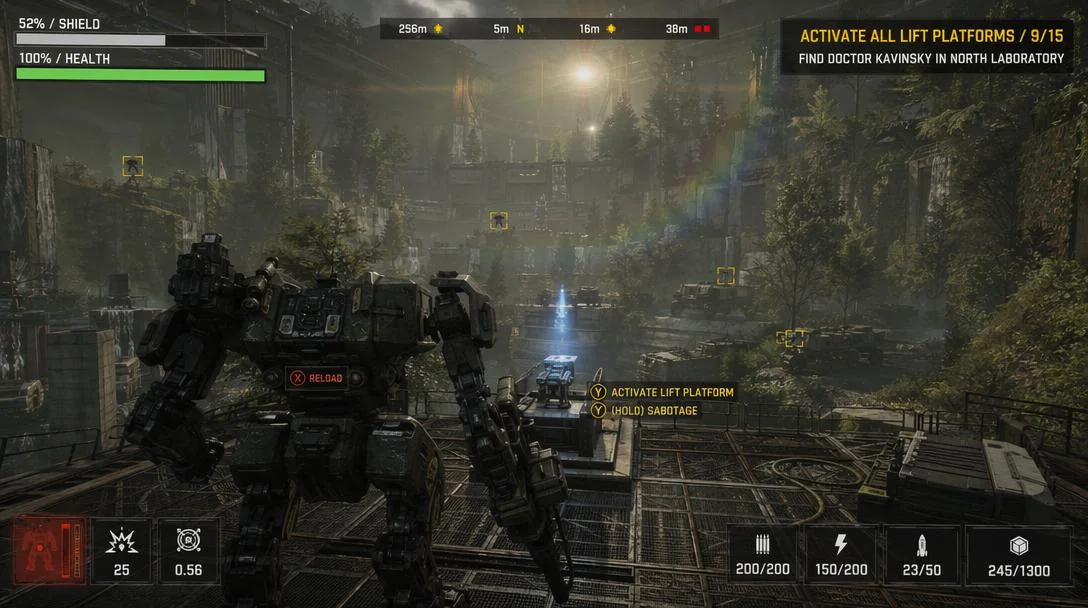Open the cube resource slot
1088x608 pixels.
(1018, 555)
